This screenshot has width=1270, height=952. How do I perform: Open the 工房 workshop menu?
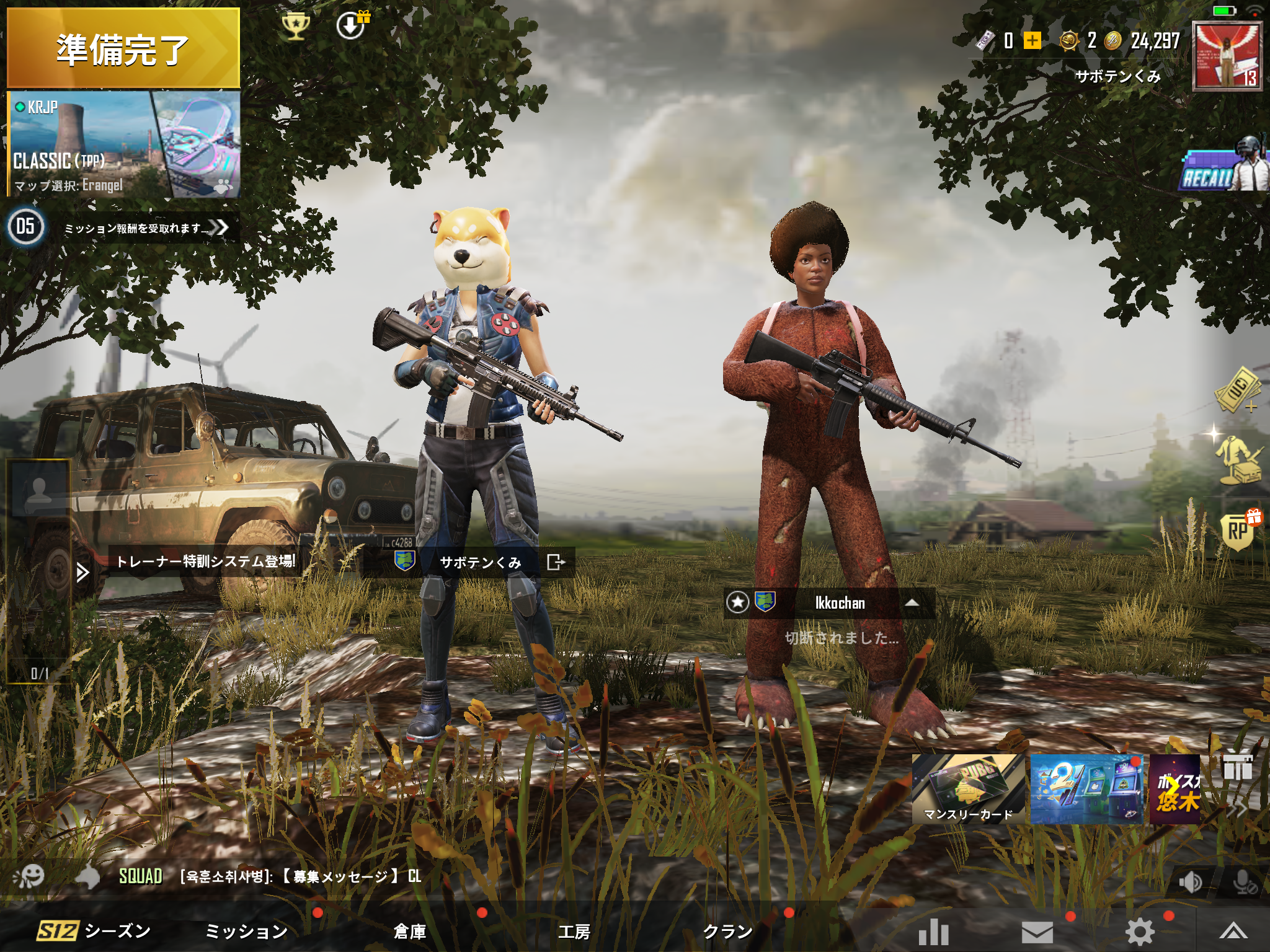(574, 931)
